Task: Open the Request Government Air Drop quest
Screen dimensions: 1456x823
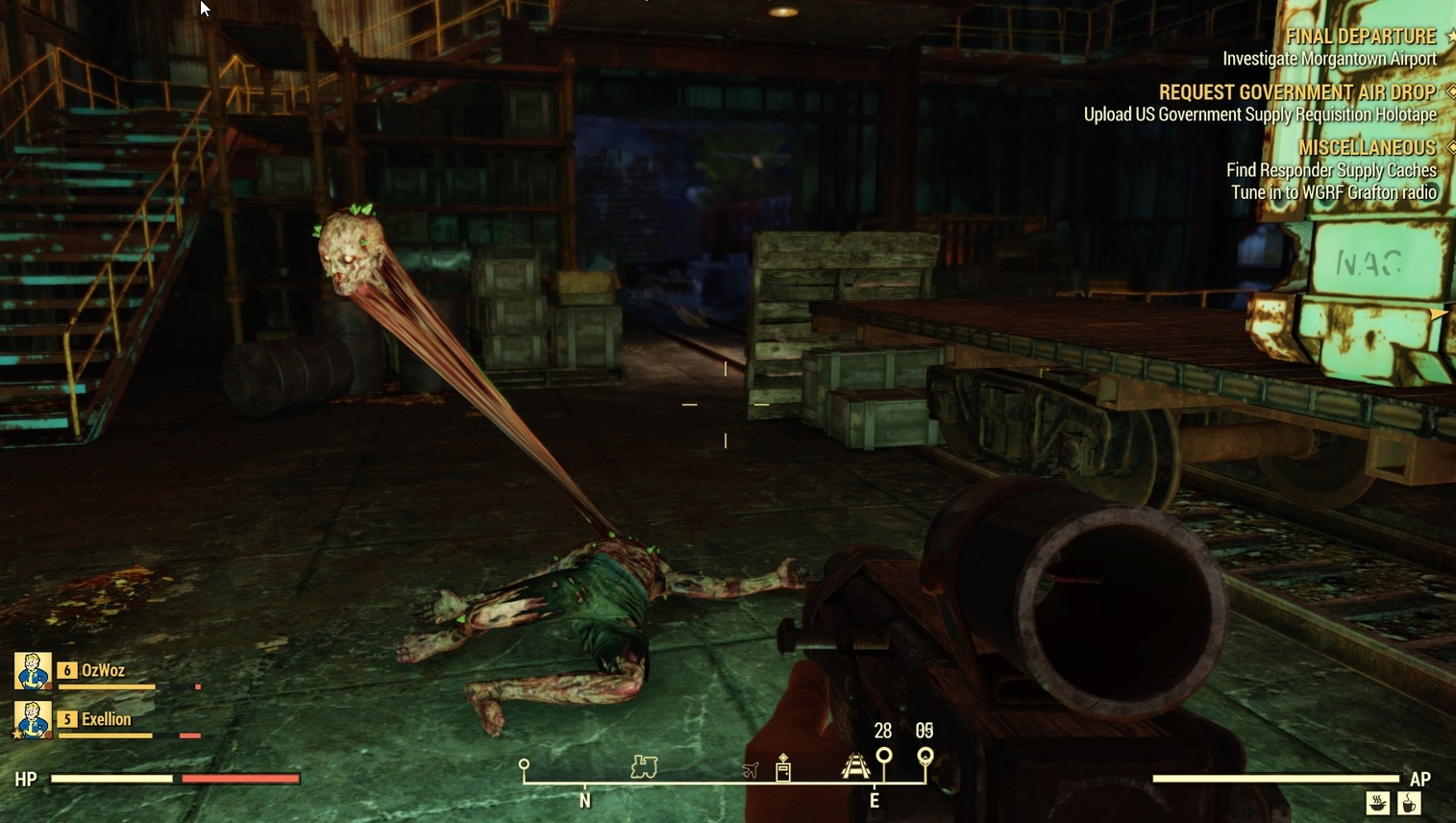Action: tap(1296, 93)
